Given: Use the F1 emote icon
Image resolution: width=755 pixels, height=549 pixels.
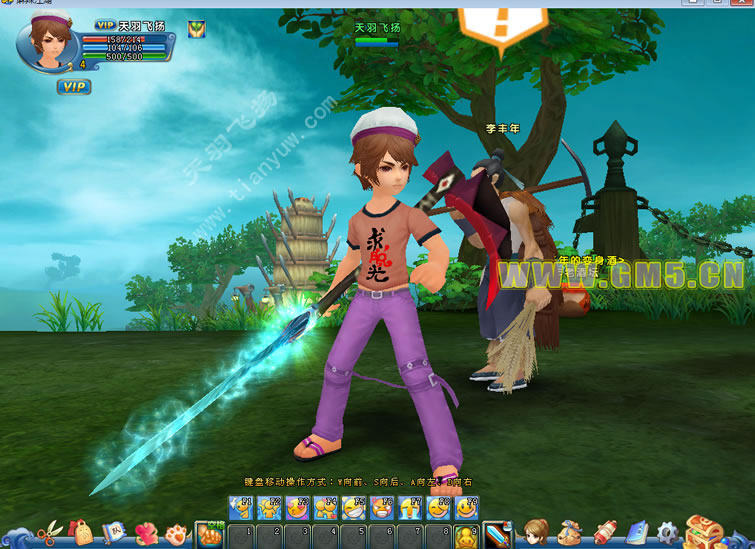Looking at the screenshot, I should point(240,509).
